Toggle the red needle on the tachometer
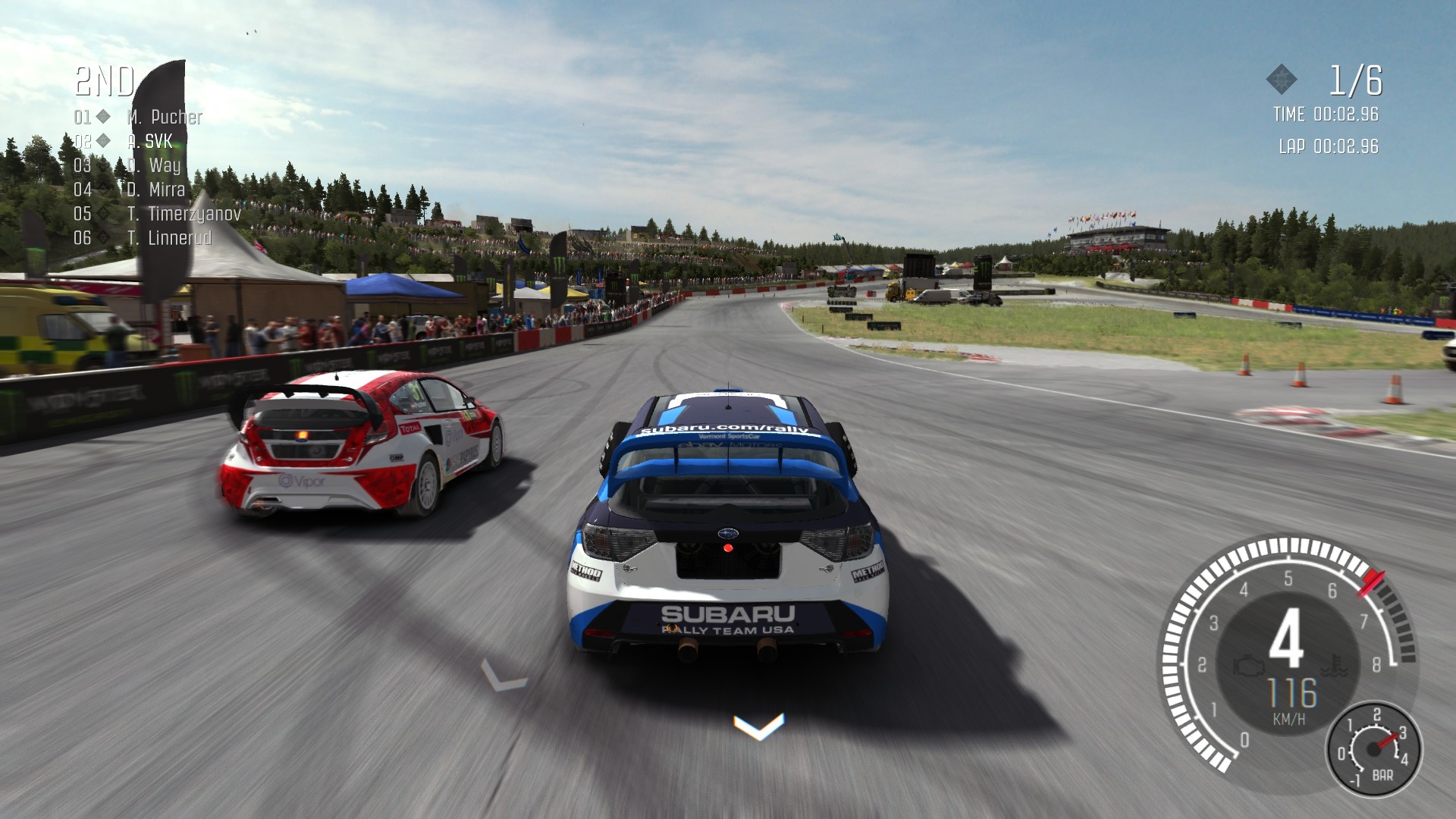 coord(1371,582)
